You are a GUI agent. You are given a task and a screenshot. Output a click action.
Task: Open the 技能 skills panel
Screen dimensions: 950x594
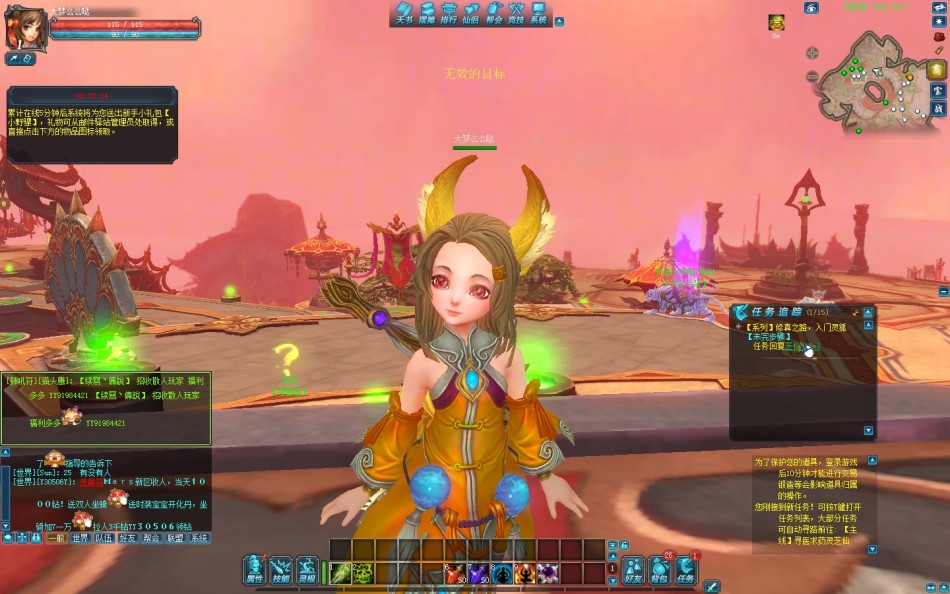tap(282, 570)
